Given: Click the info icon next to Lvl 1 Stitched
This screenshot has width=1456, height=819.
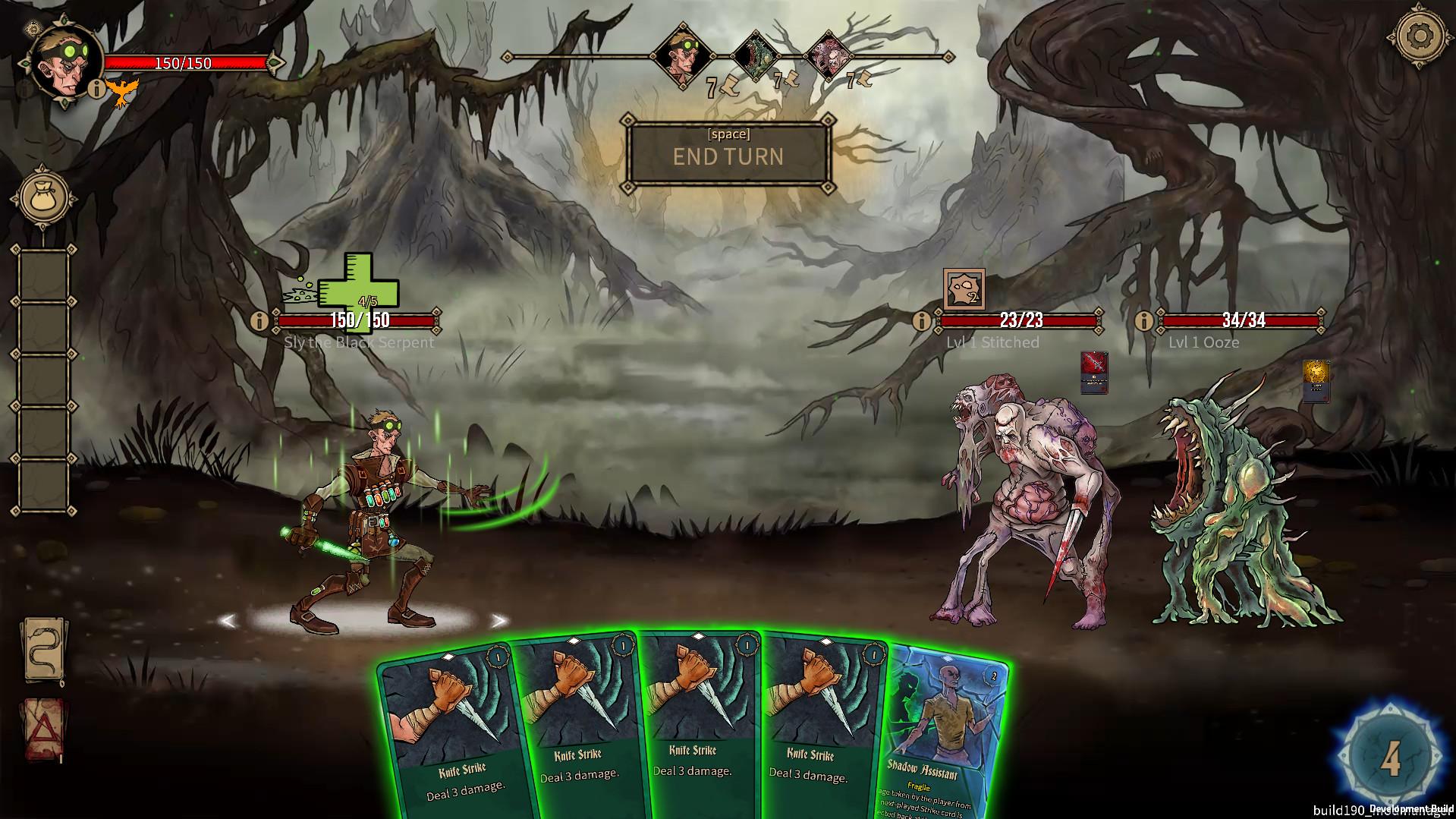Looking at the screenshot, I should pyautogui.click(x=920, y=320).
